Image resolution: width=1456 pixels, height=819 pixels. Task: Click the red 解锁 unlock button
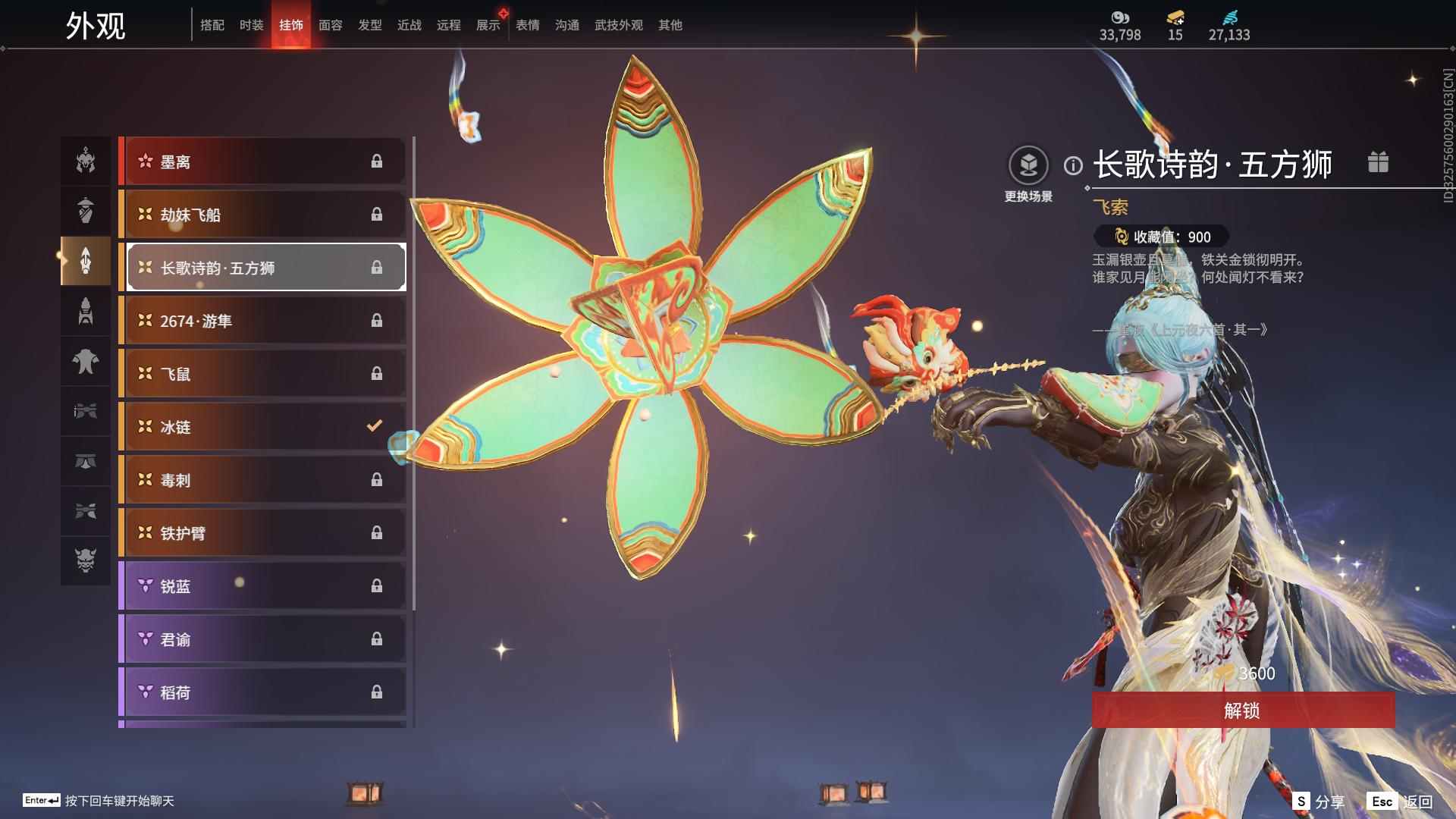coord(1242,710)
